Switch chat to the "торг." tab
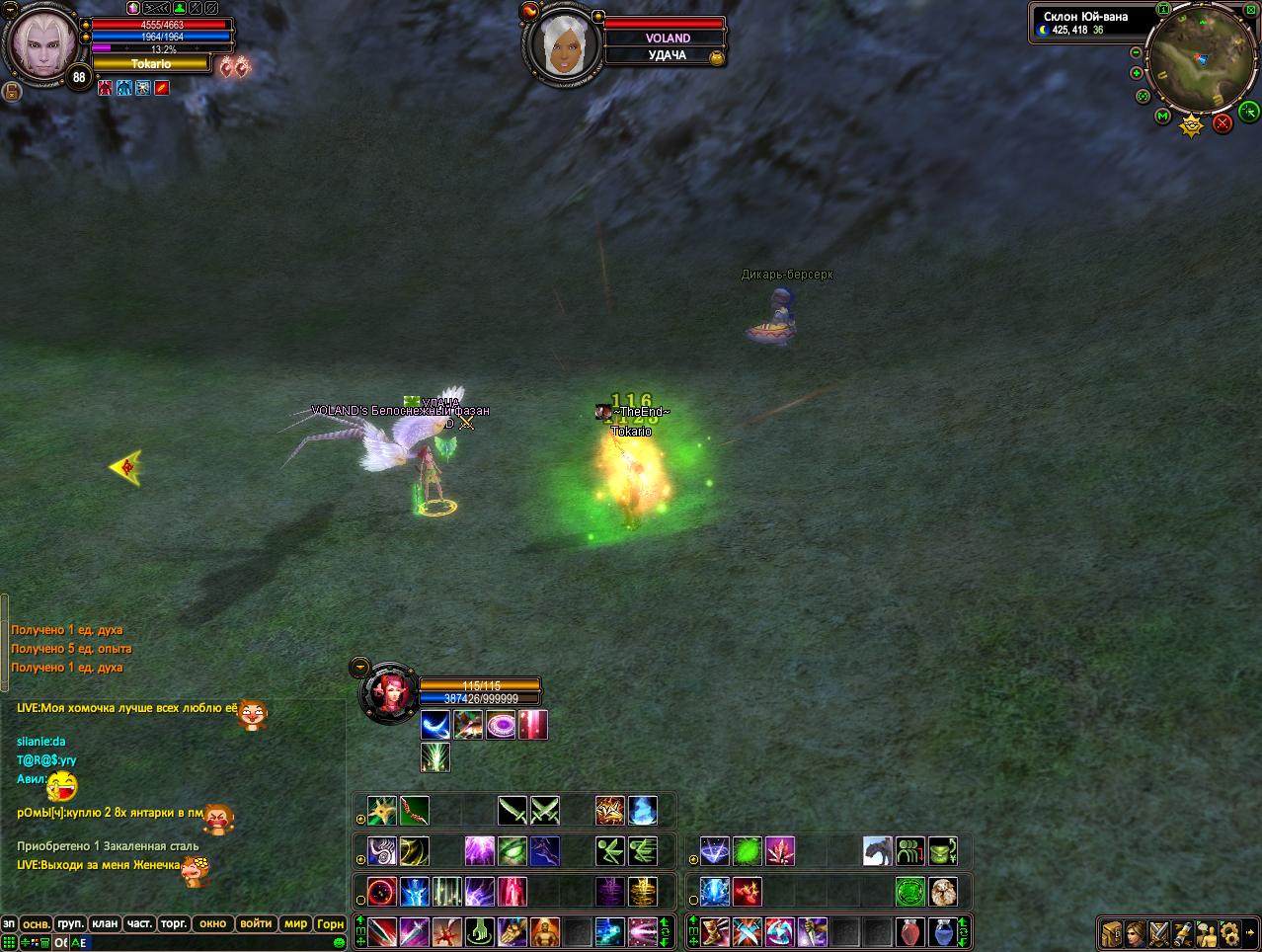 [x=174, y=923]
